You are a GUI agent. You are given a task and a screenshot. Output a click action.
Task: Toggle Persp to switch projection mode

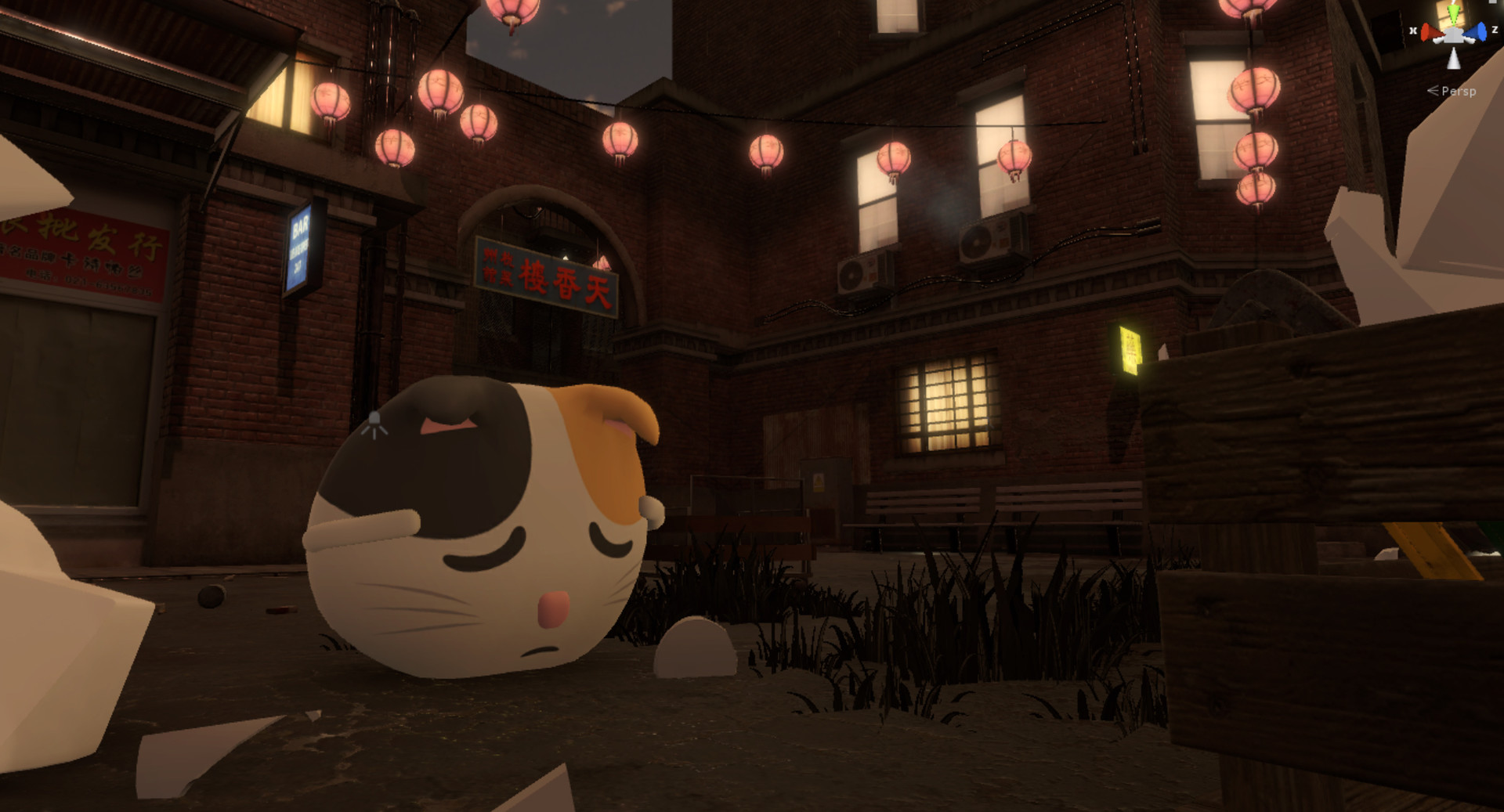(x=1459, y=92)
